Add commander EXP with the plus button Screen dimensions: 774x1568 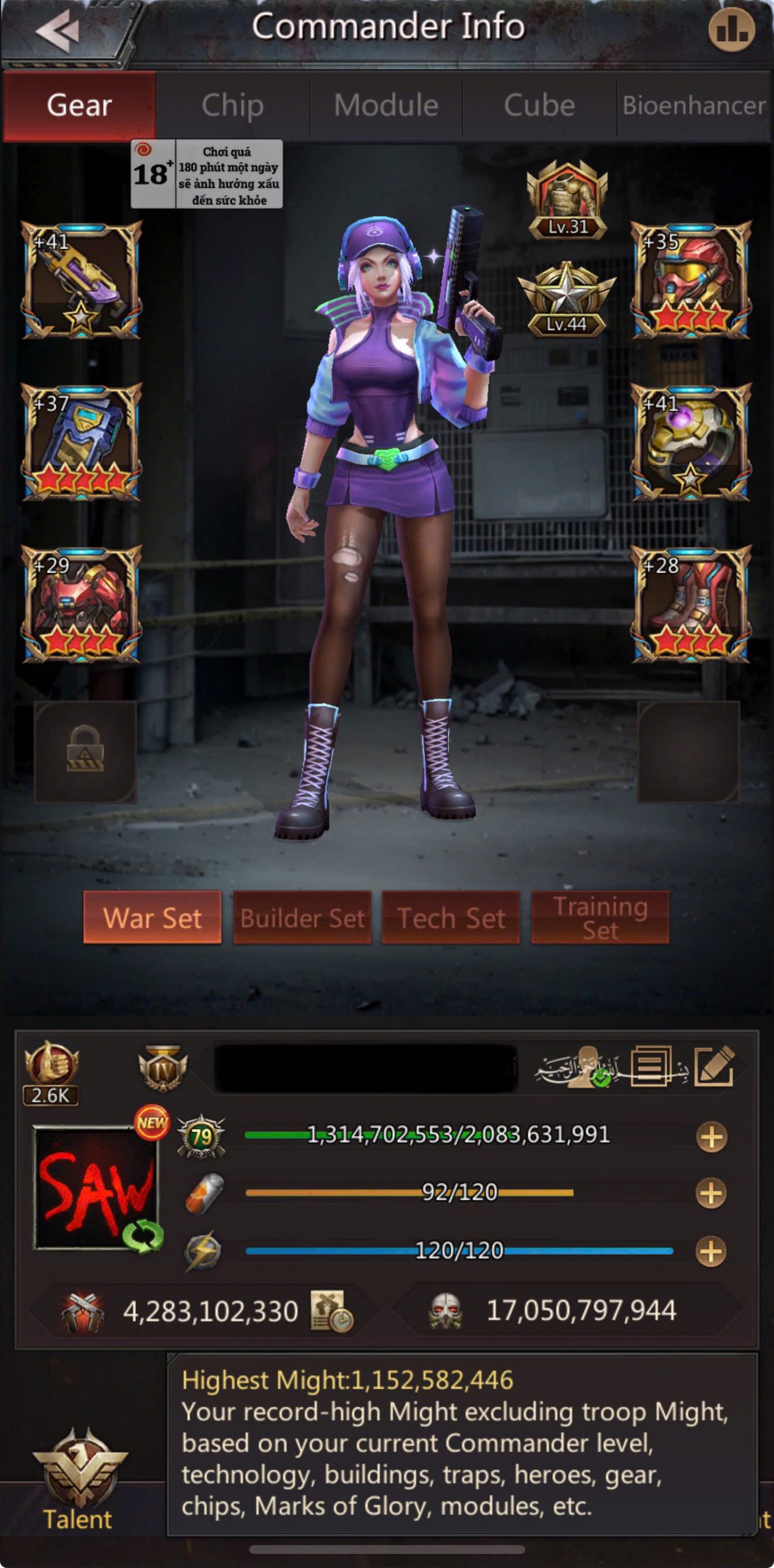(711, 1137)
